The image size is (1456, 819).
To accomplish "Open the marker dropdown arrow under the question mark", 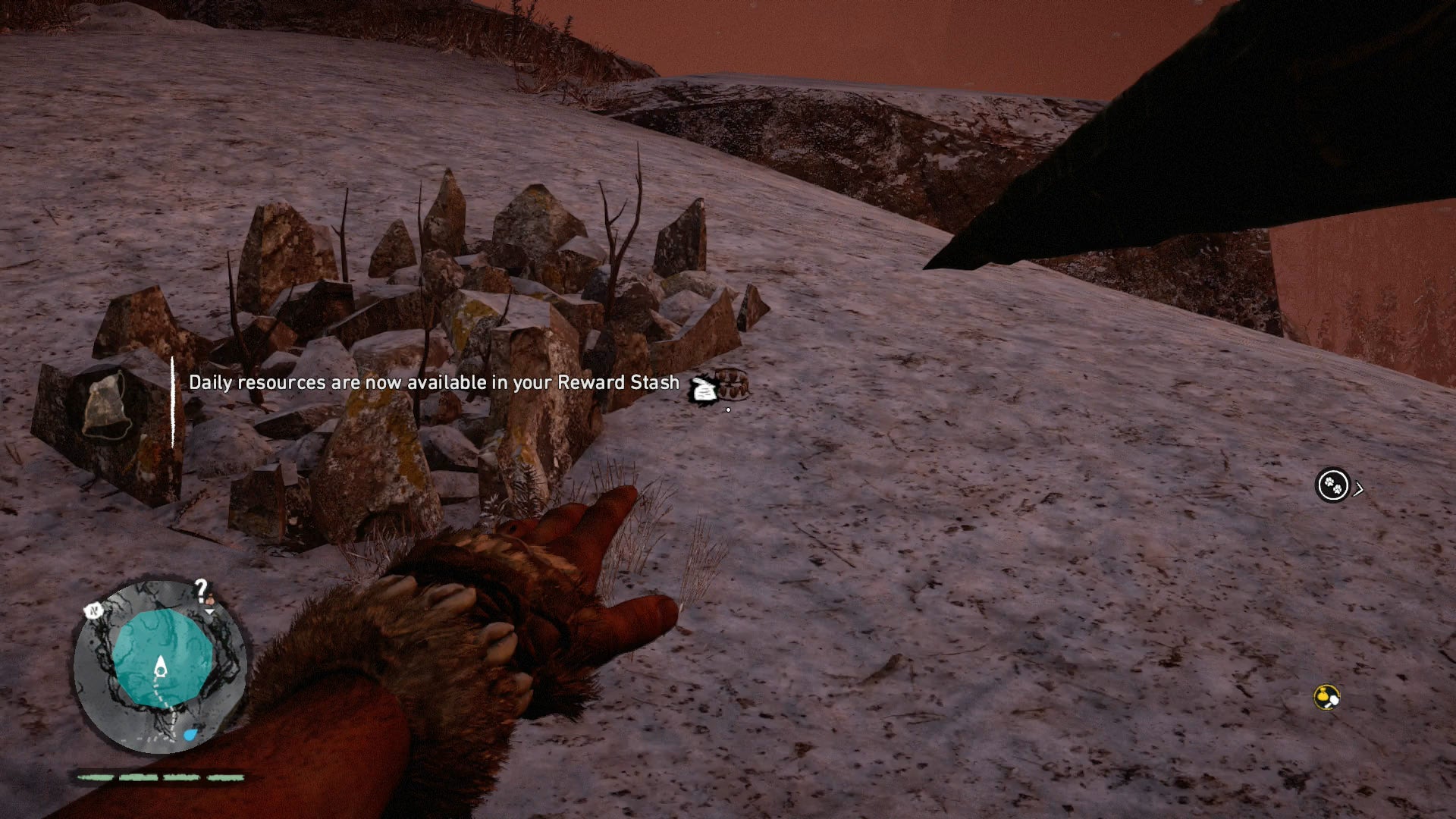I will (210, 612).
